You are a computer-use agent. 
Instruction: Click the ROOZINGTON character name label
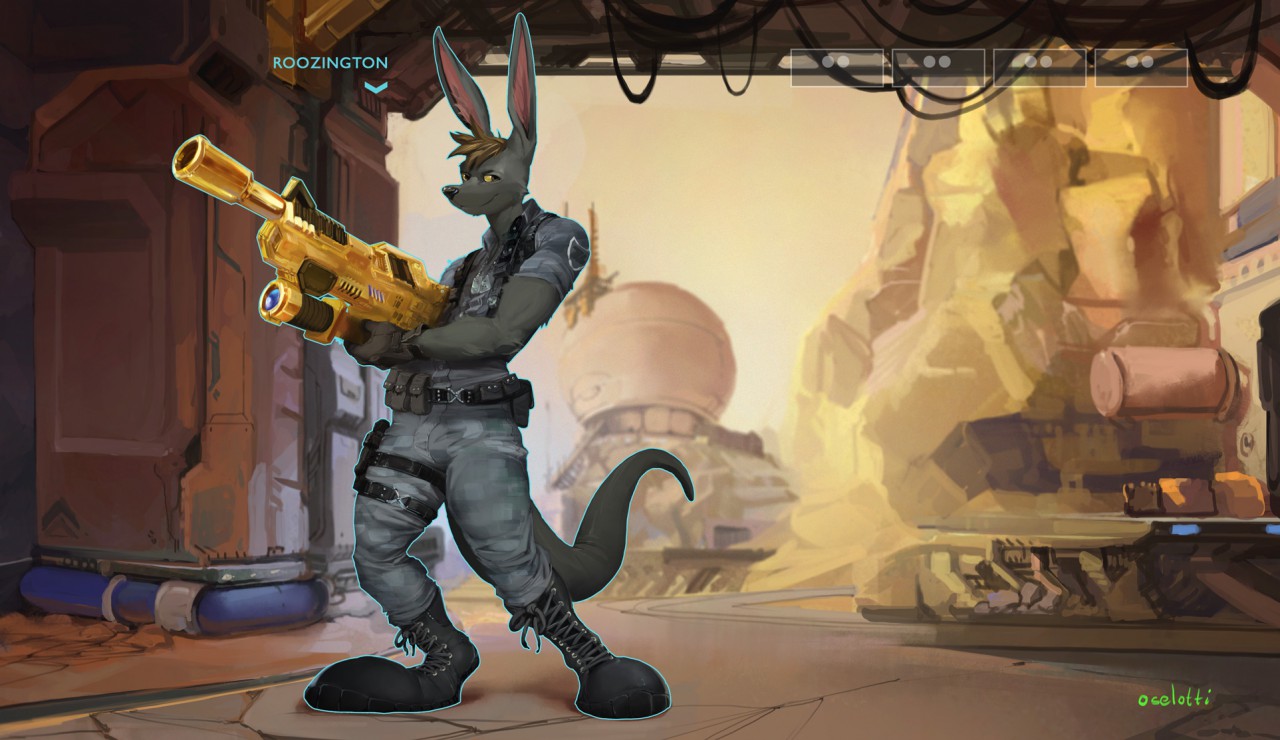coord(330,62)
